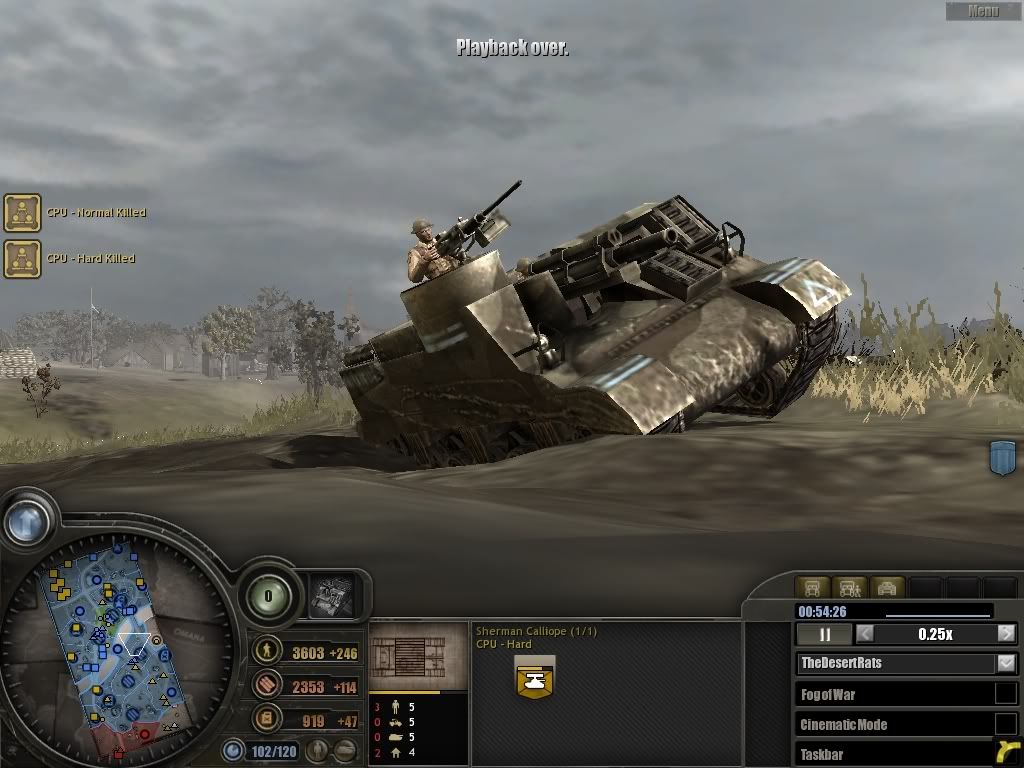The image size is (1024, 768).
Task: Enable the Cinematic Mode checkbox
Action: [x=1005, y=724]
